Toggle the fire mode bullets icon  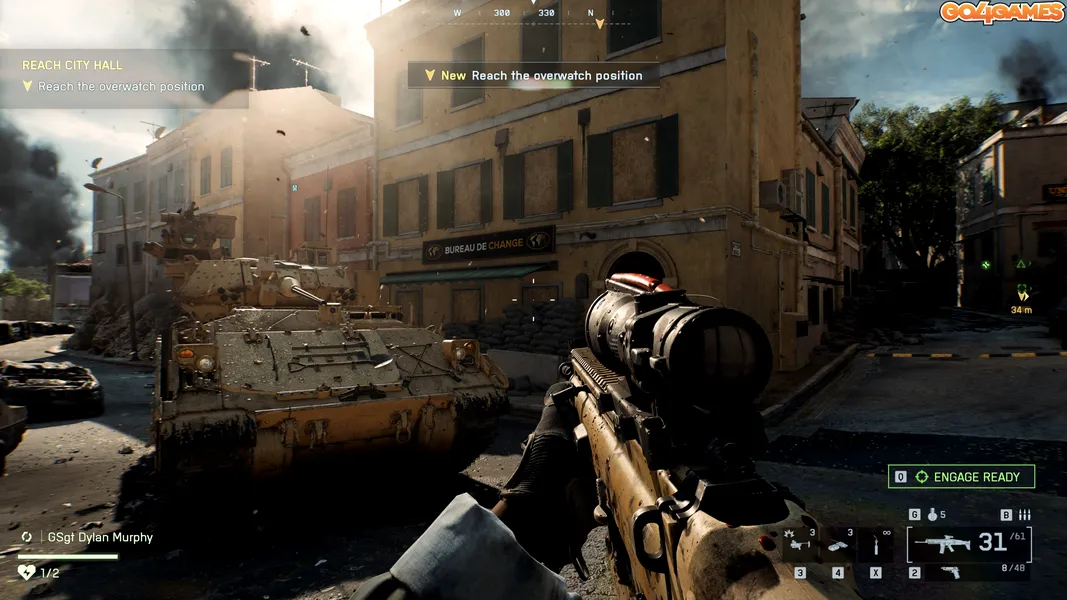tap(1023, 515)
